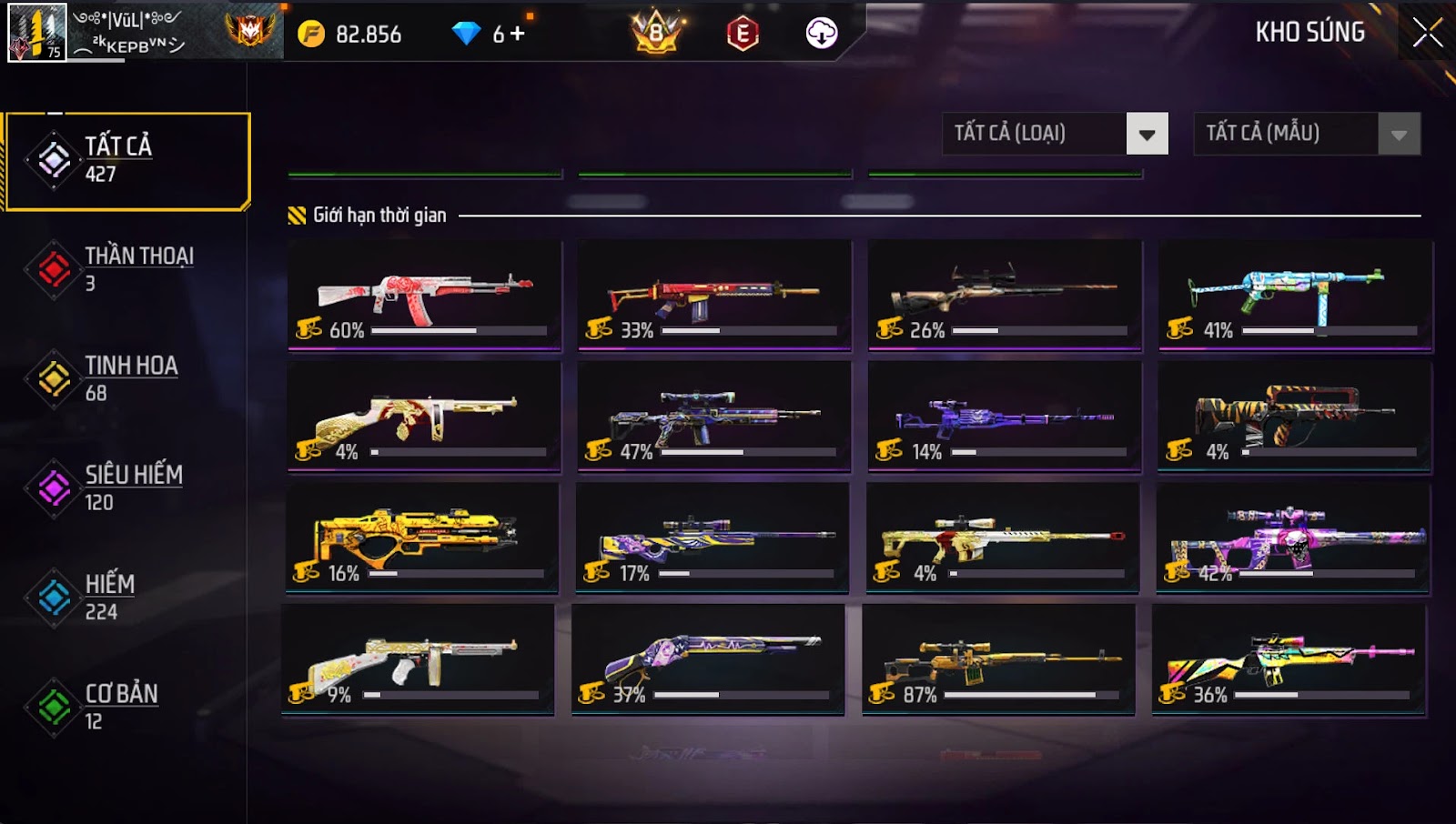
Task: Select the gold sniper skin at 87%
Action: click(x=998, y=659)
